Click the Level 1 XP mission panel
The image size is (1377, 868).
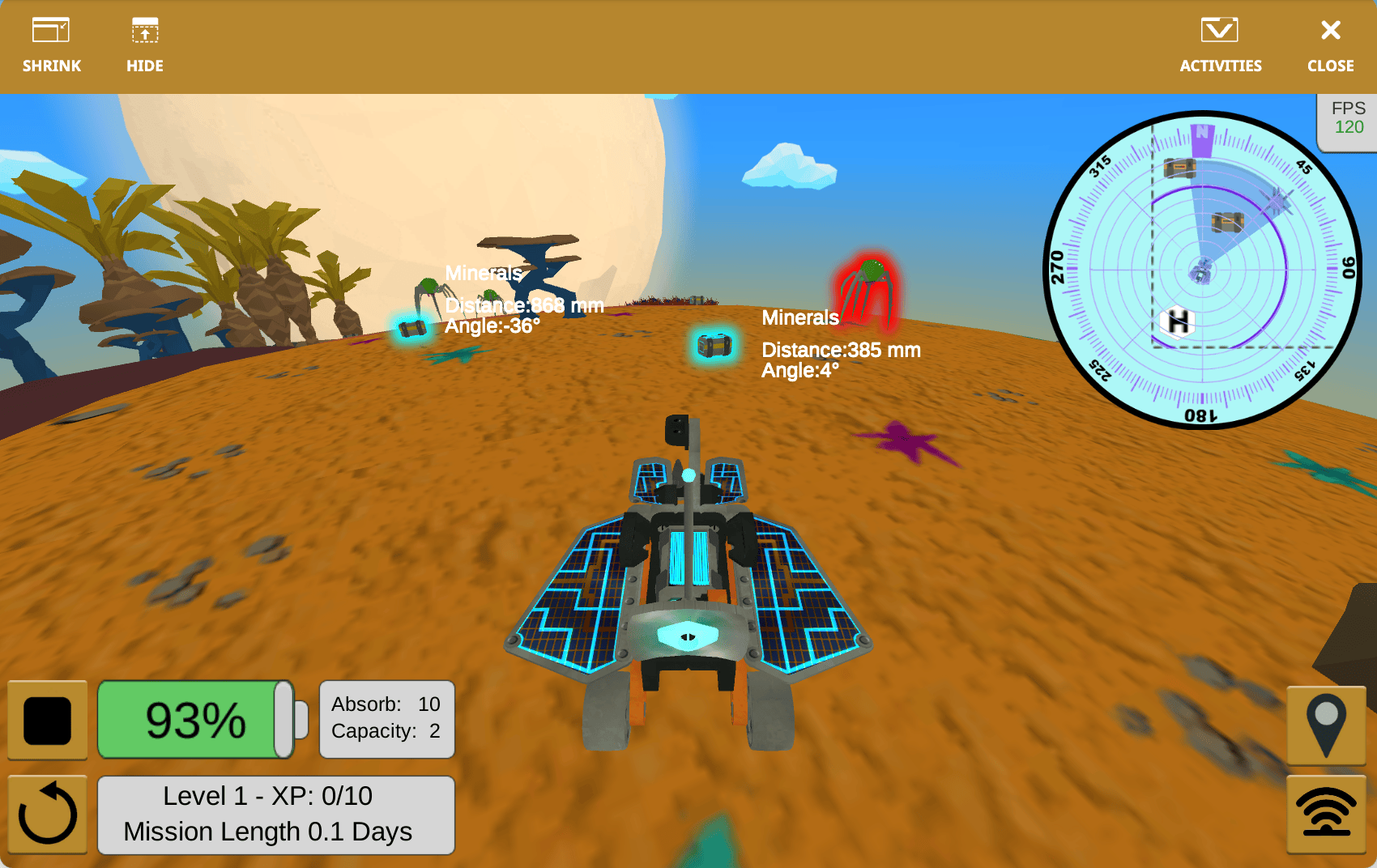(x=275, y=814)
